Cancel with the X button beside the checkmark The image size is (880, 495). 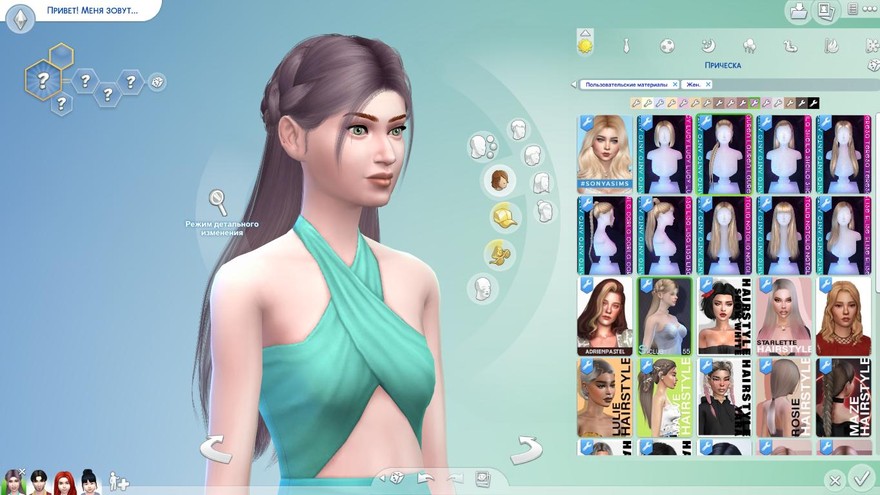(x=834, y=480)
